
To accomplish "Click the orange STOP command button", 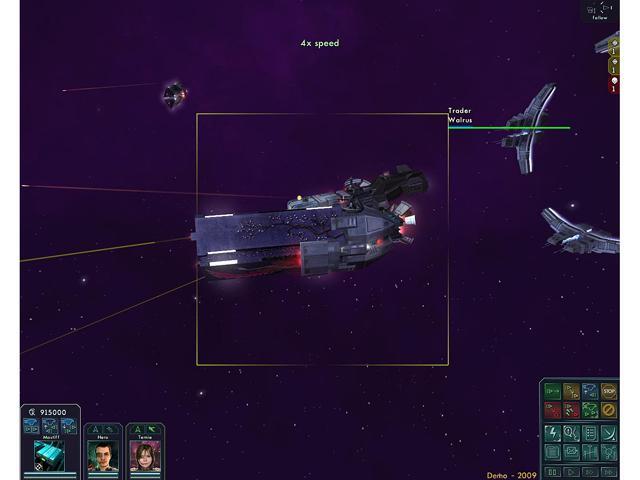I will [609, 392].
